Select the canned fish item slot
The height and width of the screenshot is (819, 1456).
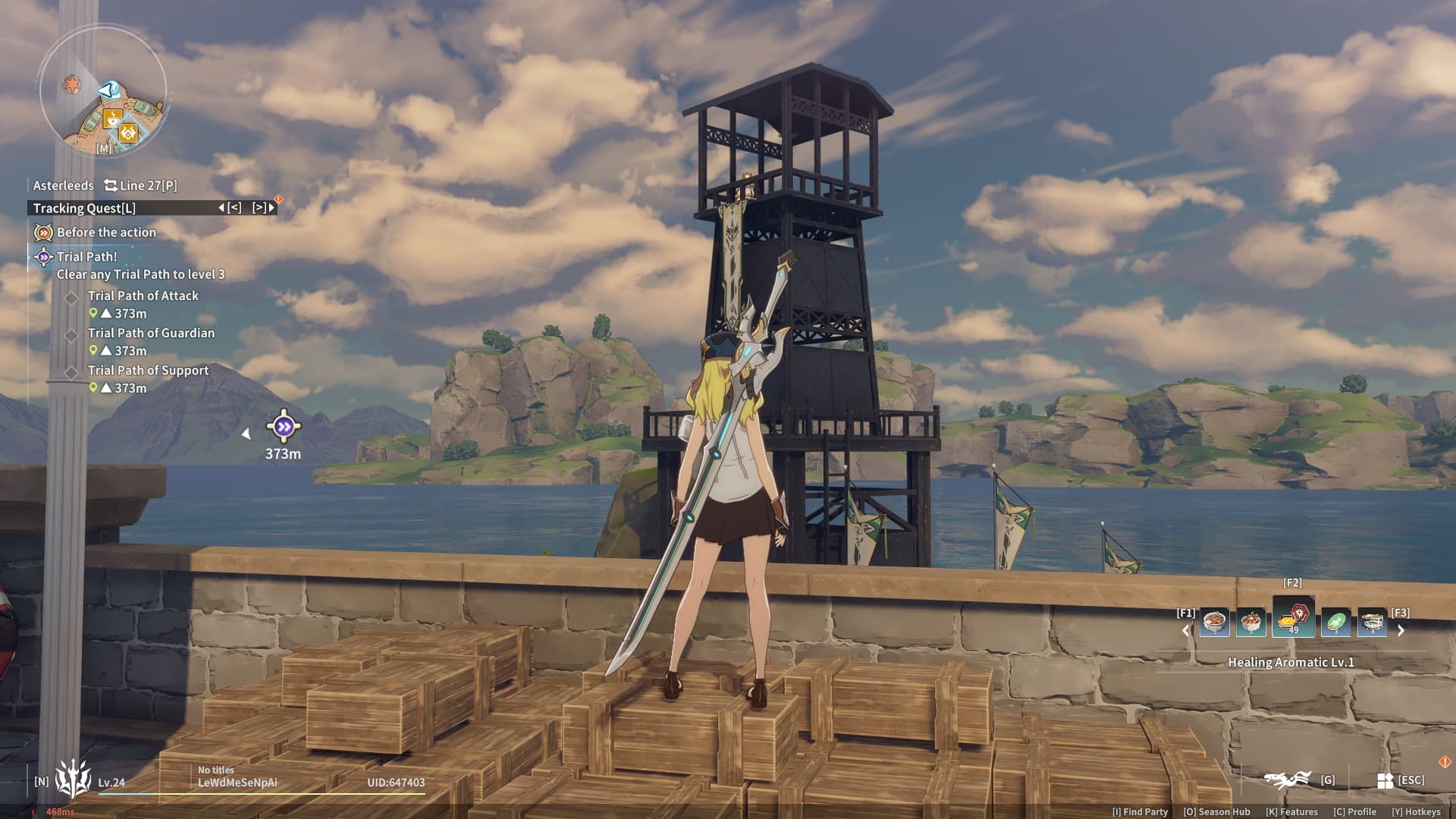1372,623
